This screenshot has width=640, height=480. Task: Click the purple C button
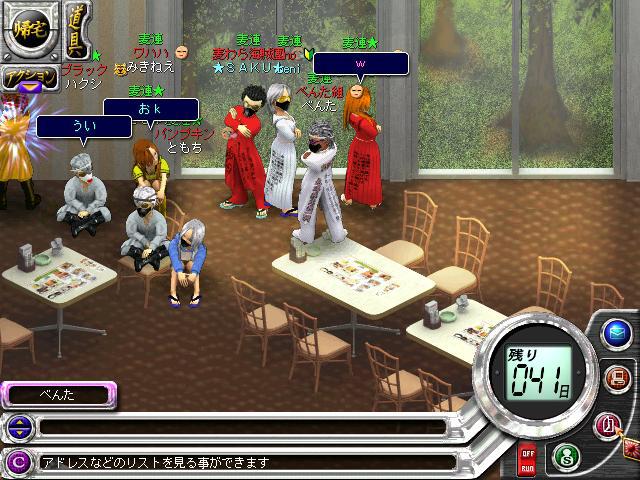pos(17,462)
